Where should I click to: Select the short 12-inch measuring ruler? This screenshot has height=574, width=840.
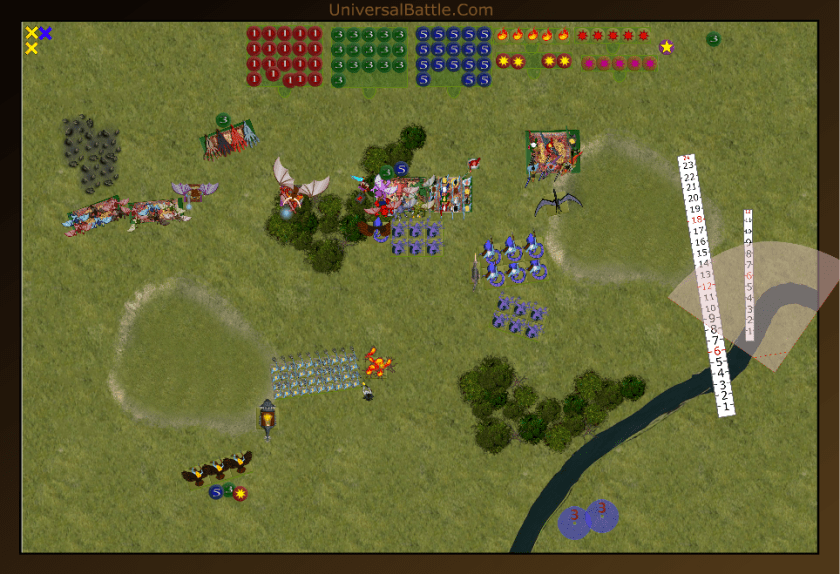click(749, 275)
